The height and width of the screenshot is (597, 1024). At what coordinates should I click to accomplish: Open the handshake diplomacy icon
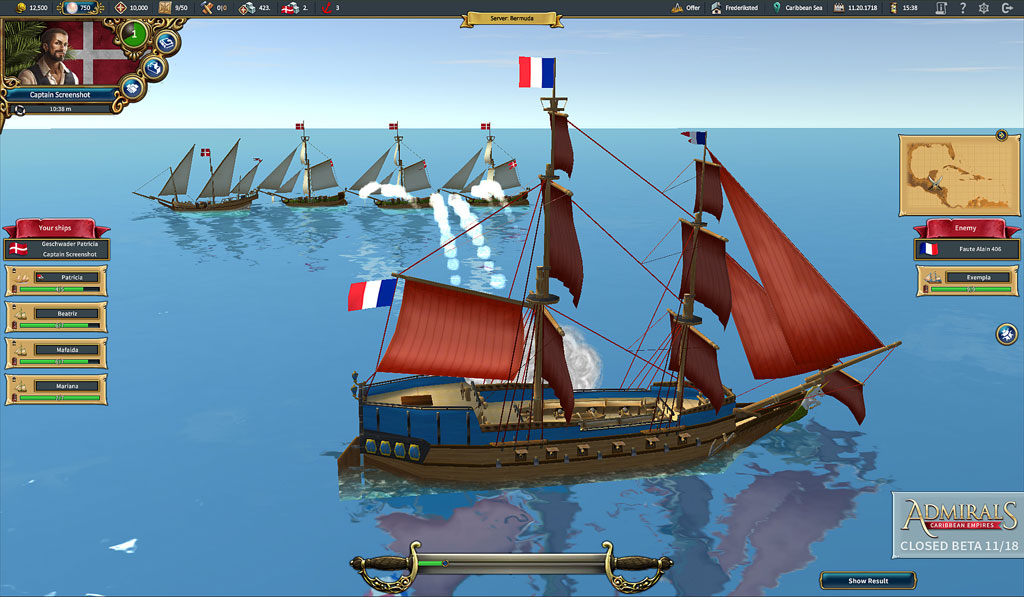point(133,87)
